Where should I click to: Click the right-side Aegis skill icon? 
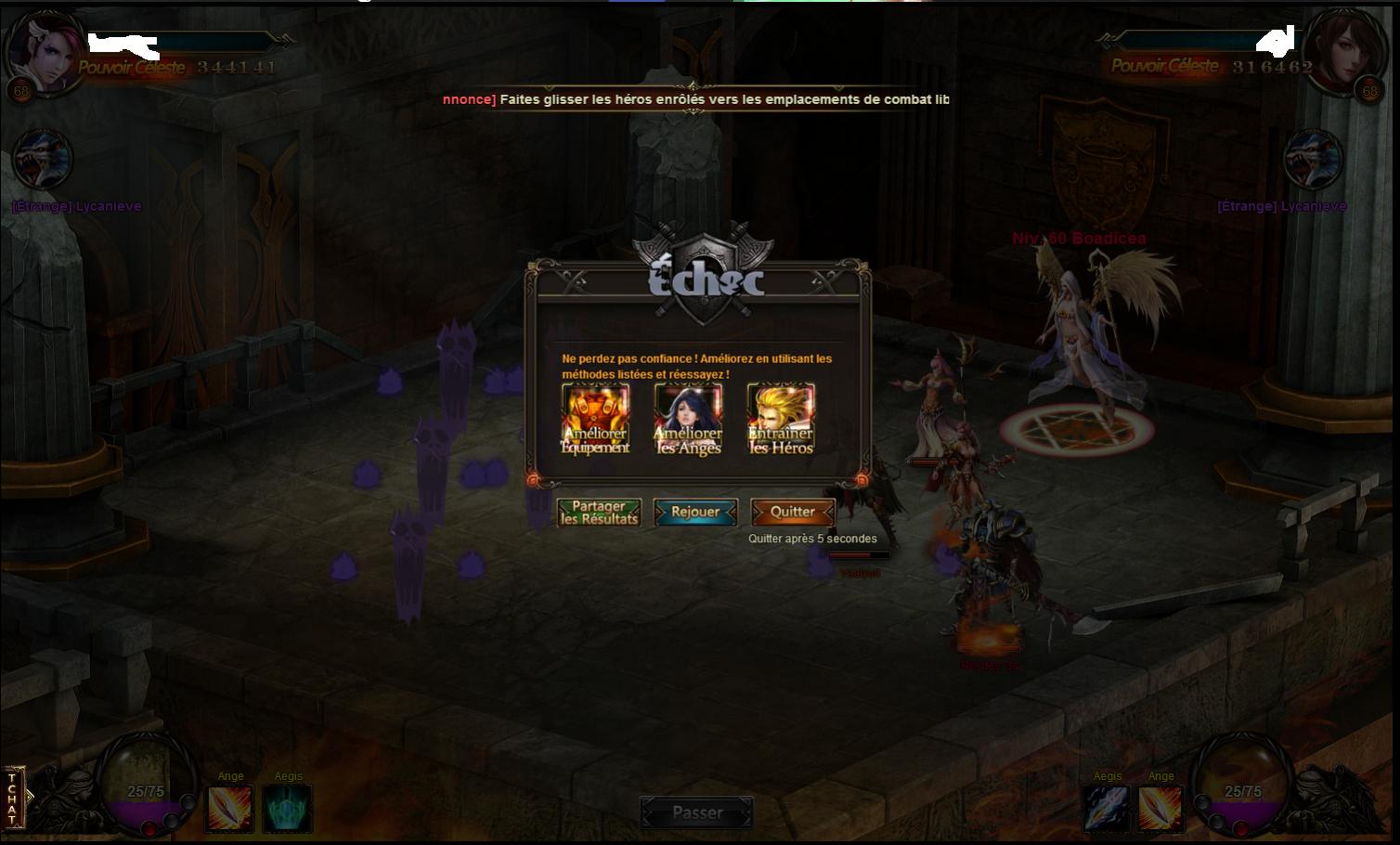pos(1107,808)
